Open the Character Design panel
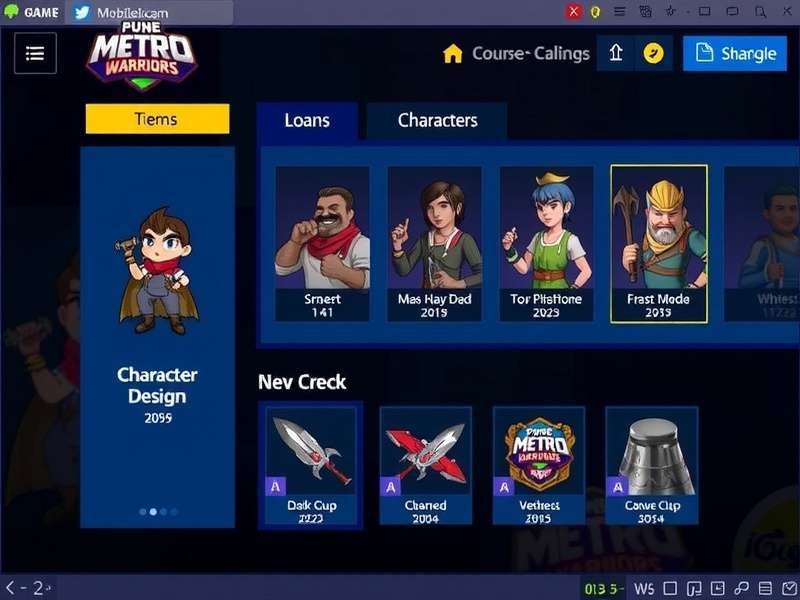The height and width of the screenshot is (600, 800). [157, 336]
